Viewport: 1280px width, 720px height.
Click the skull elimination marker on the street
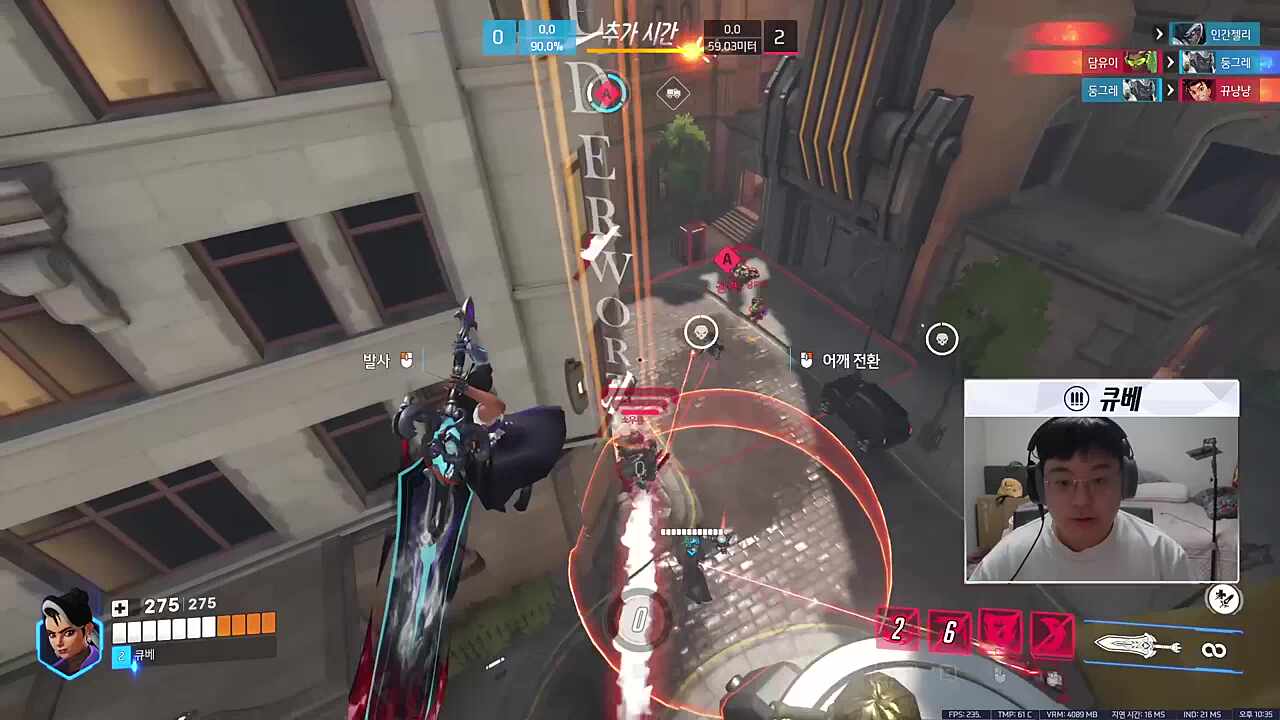(700, 332)
